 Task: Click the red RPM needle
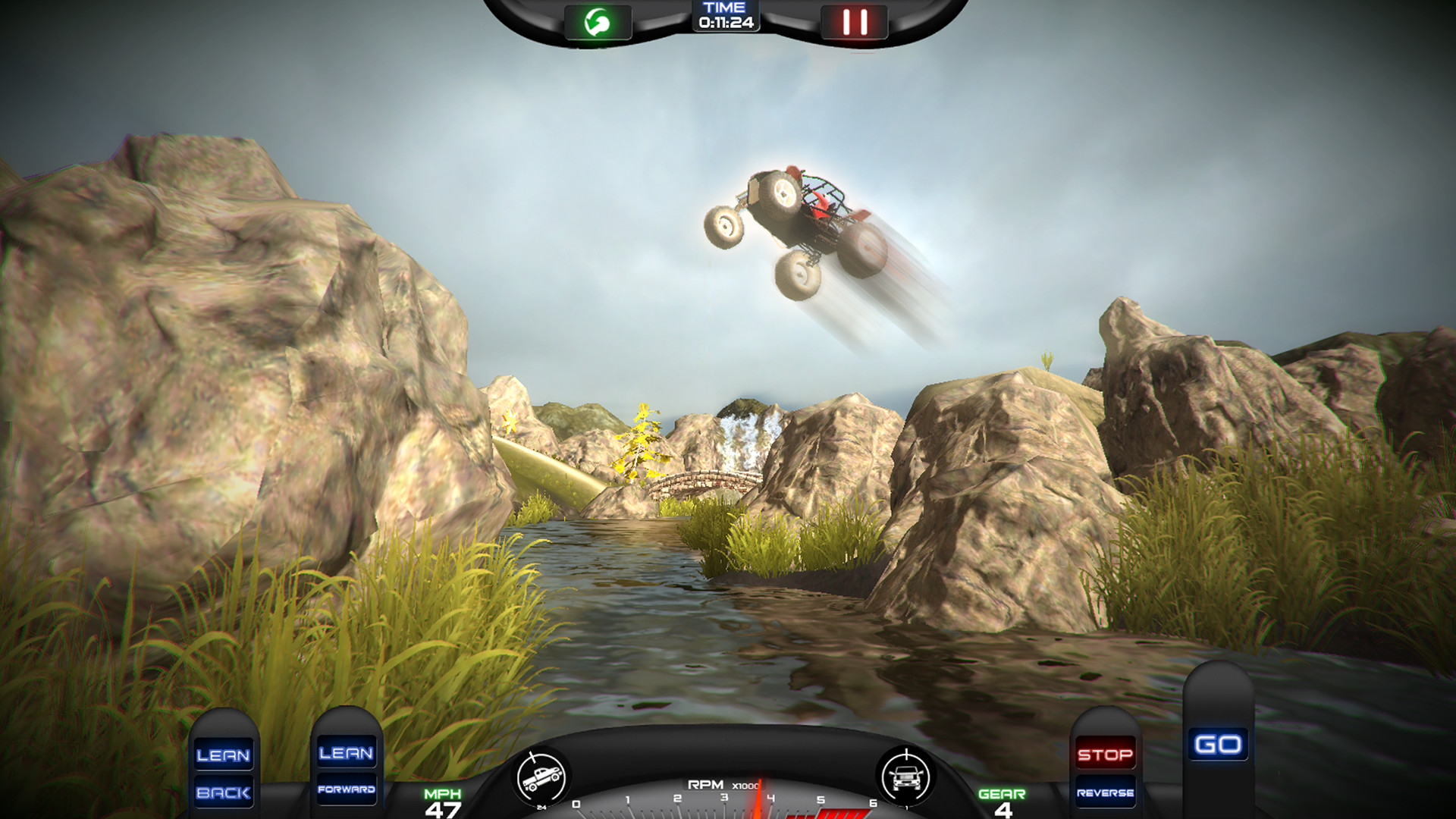(x=758, y=800)
